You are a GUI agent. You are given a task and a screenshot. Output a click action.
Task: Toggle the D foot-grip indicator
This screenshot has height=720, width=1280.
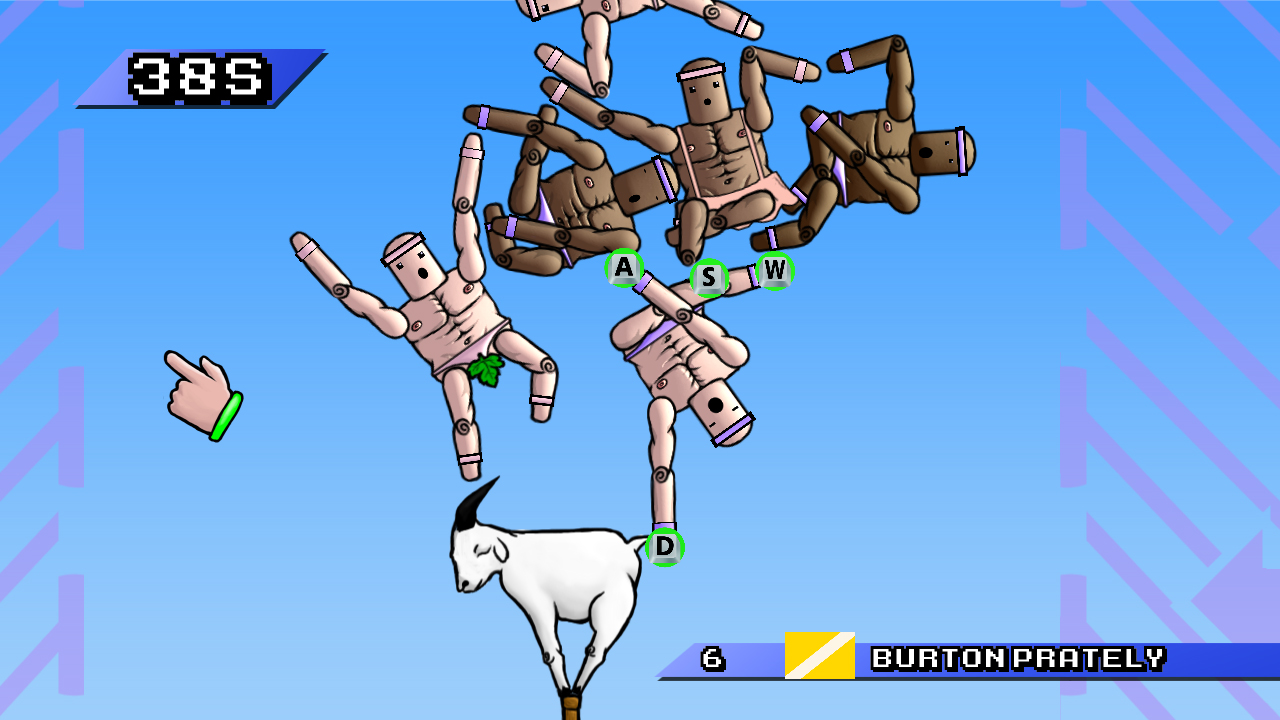coord(664,547)
